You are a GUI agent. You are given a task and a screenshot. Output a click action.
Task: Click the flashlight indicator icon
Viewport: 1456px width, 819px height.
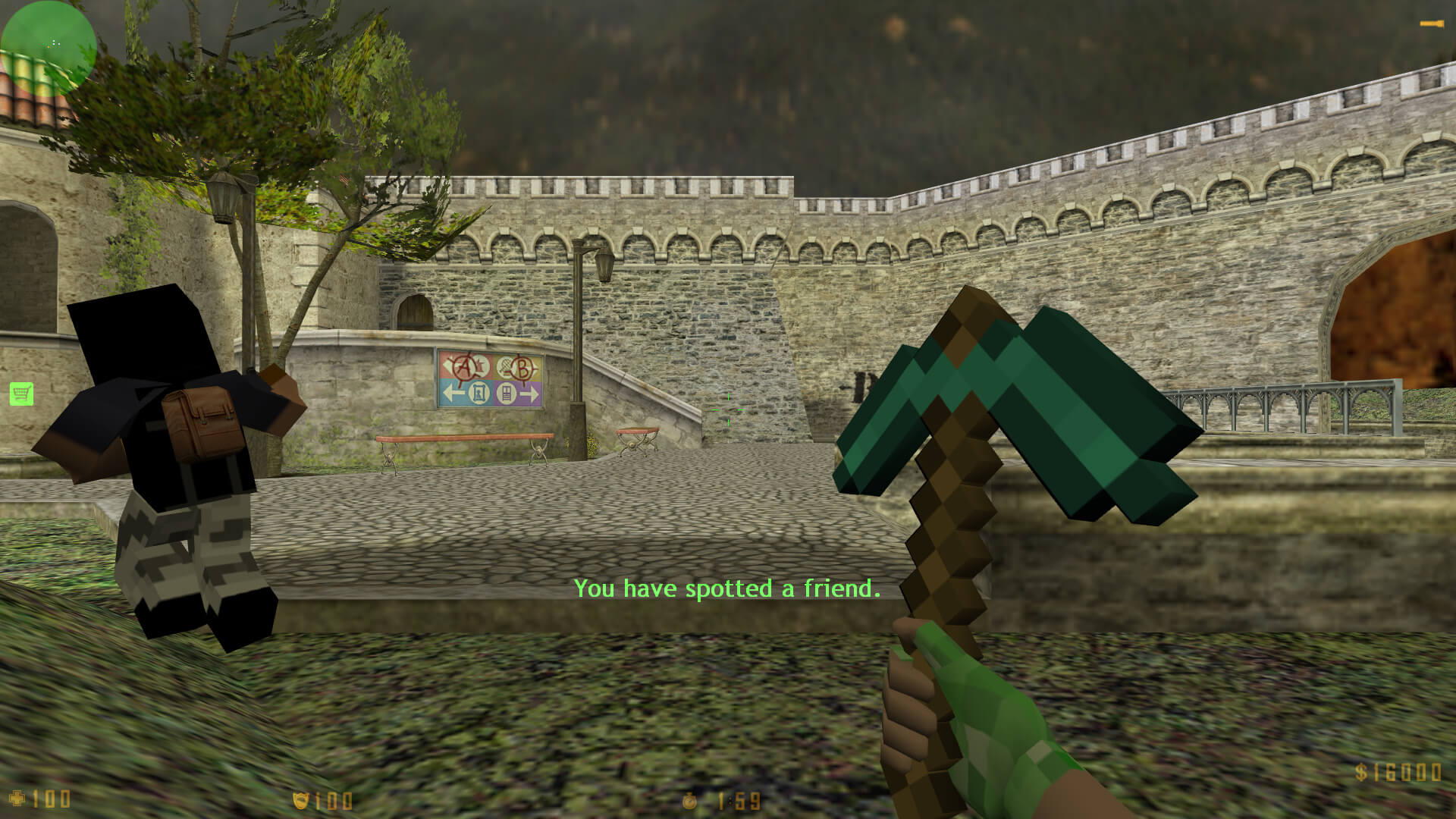click(x=1430, y=24)
